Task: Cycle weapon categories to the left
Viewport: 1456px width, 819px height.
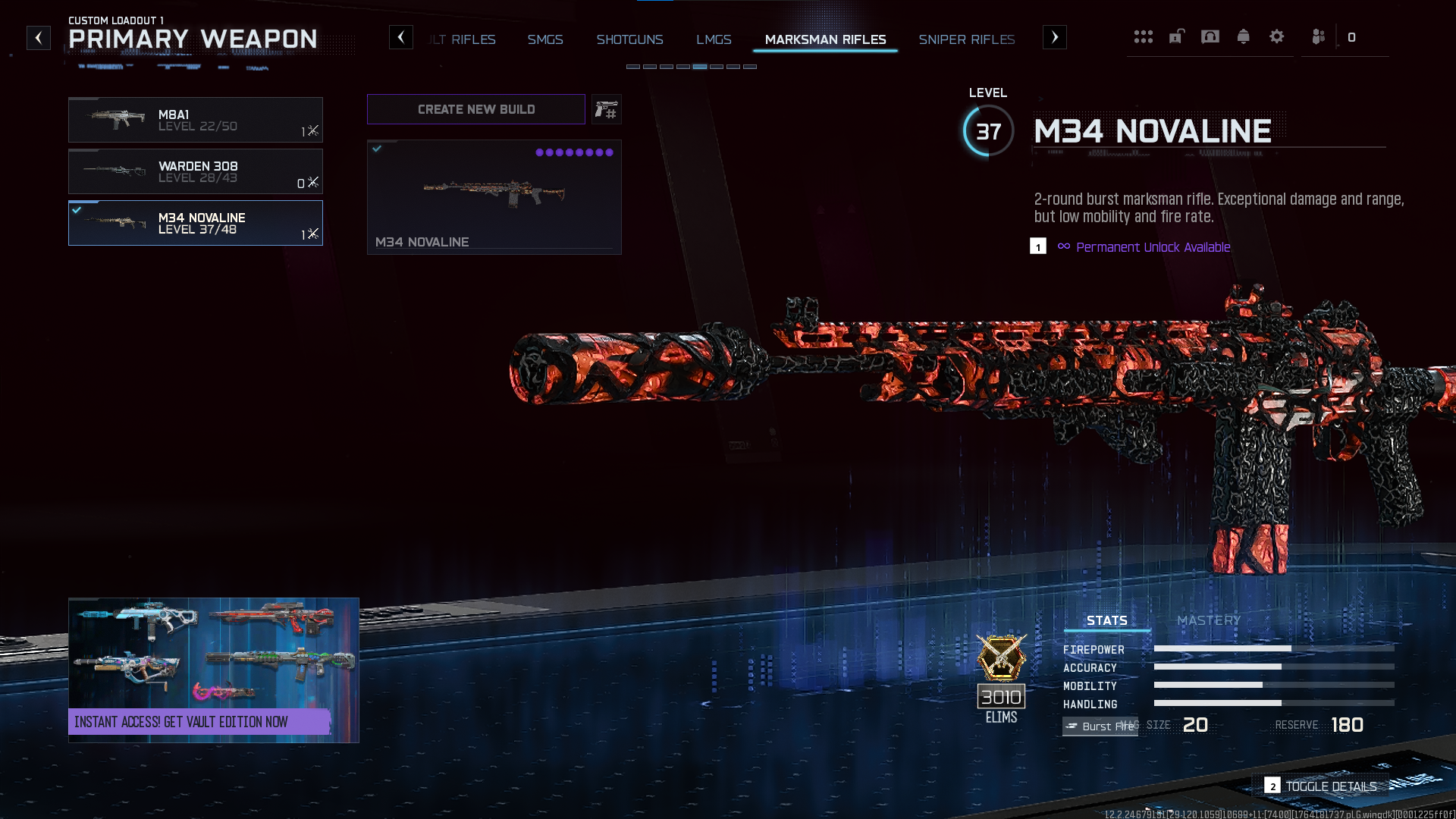Action: [401, 37]
